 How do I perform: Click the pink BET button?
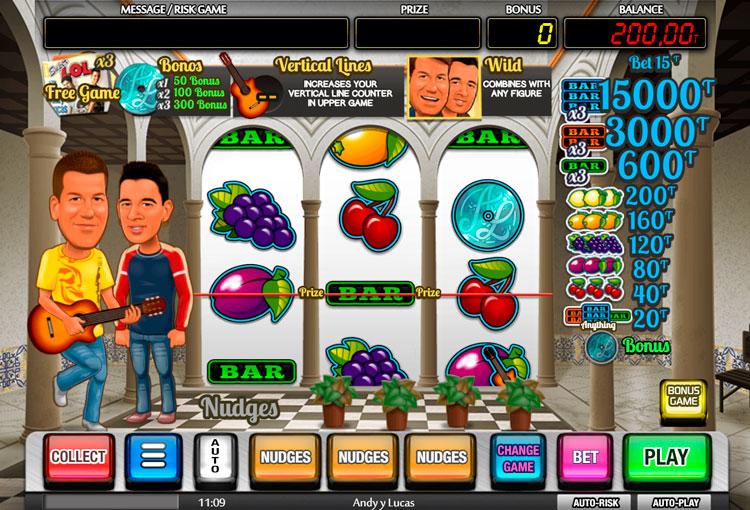pyautogui.click(x=585, y=459)
